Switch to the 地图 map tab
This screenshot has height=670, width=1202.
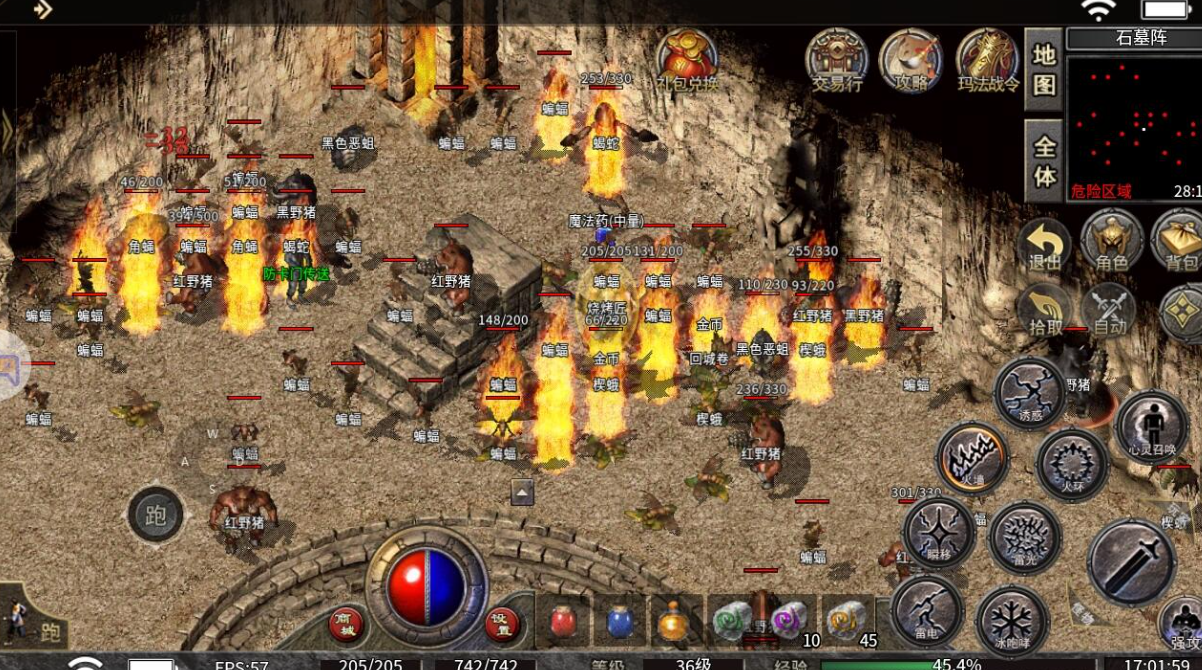tap(1043, 70)
